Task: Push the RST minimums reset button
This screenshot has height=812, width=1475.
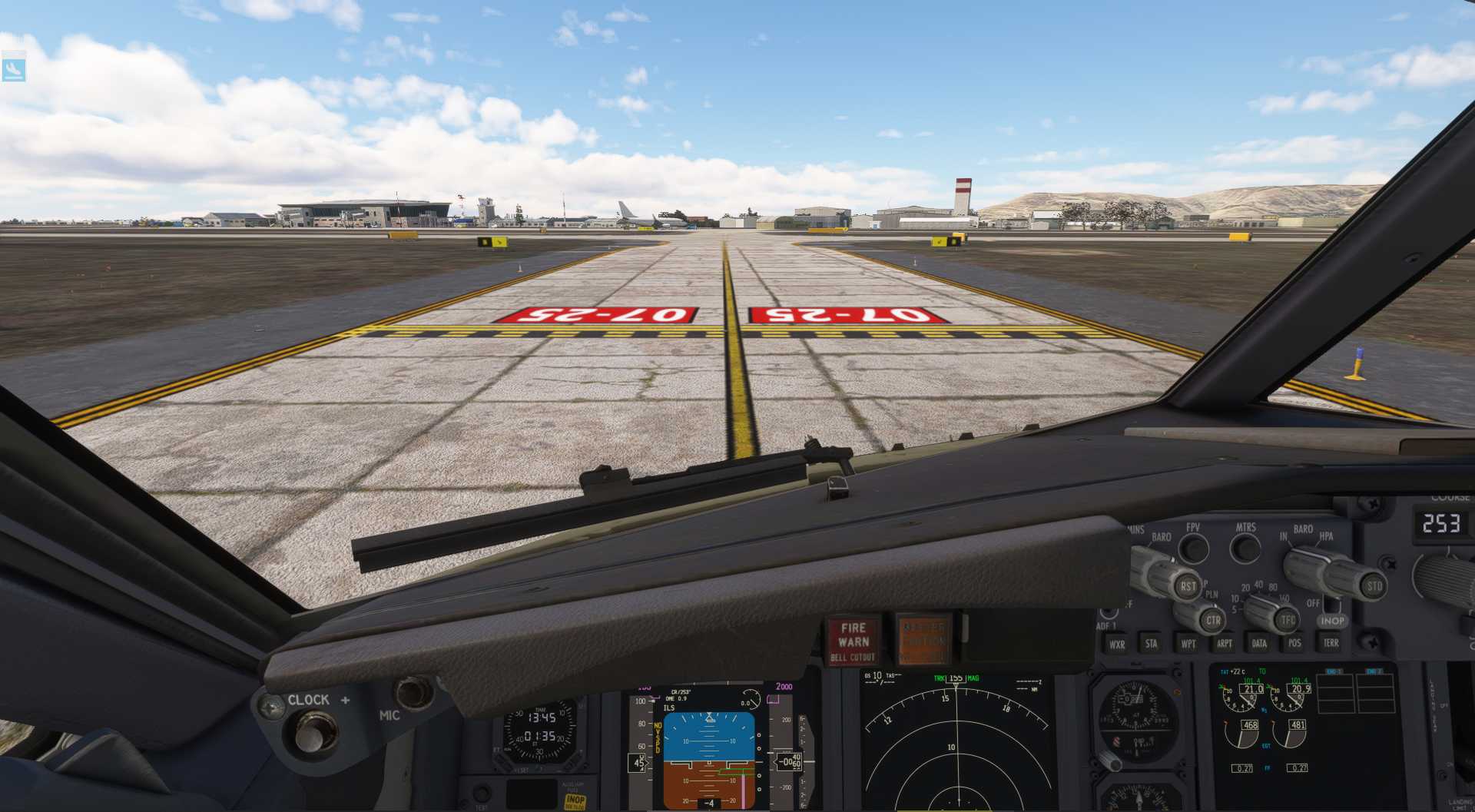Action: click(x=1188, y=586)
